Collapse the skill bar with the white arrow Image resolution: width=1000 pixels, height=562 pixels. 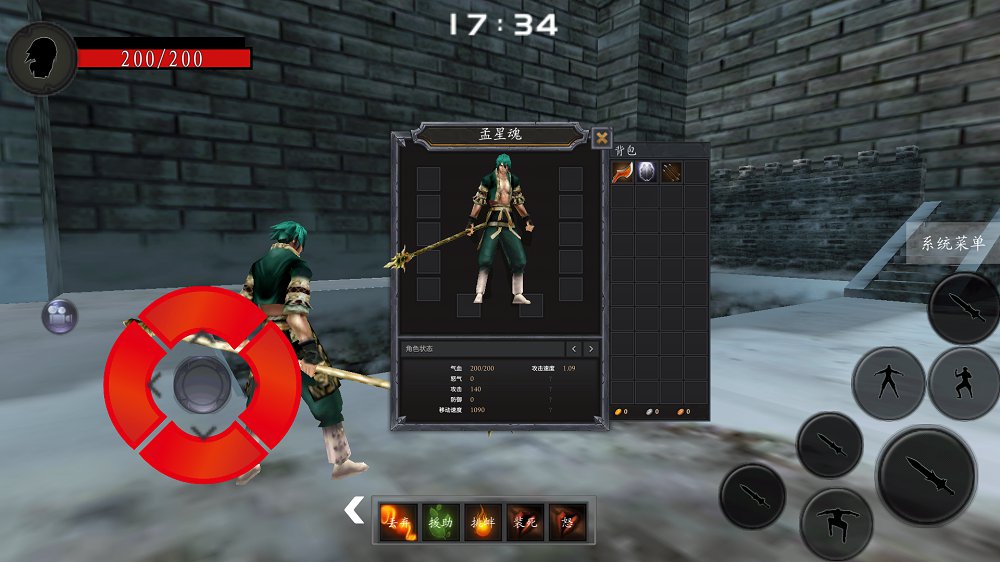click(x=354, y=511)
